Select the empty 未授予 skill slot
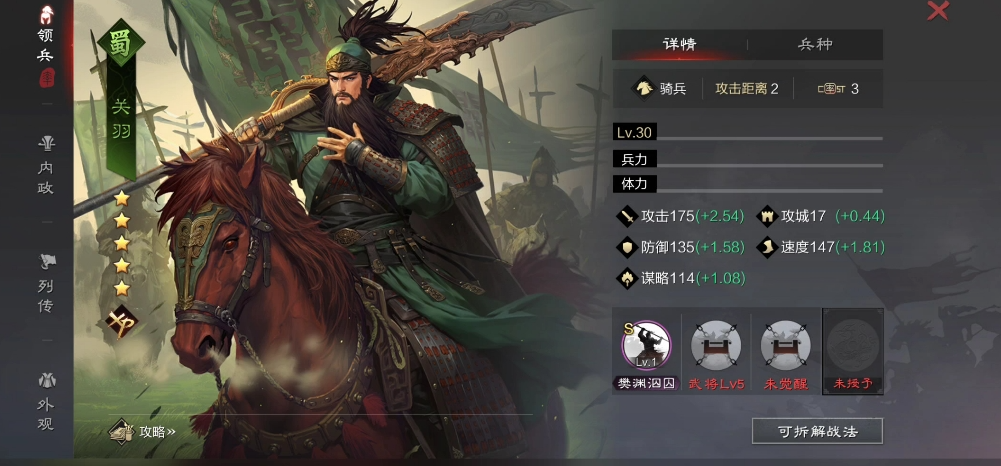The width and height of the screenshot is (1001, 466). coord(853,346)
